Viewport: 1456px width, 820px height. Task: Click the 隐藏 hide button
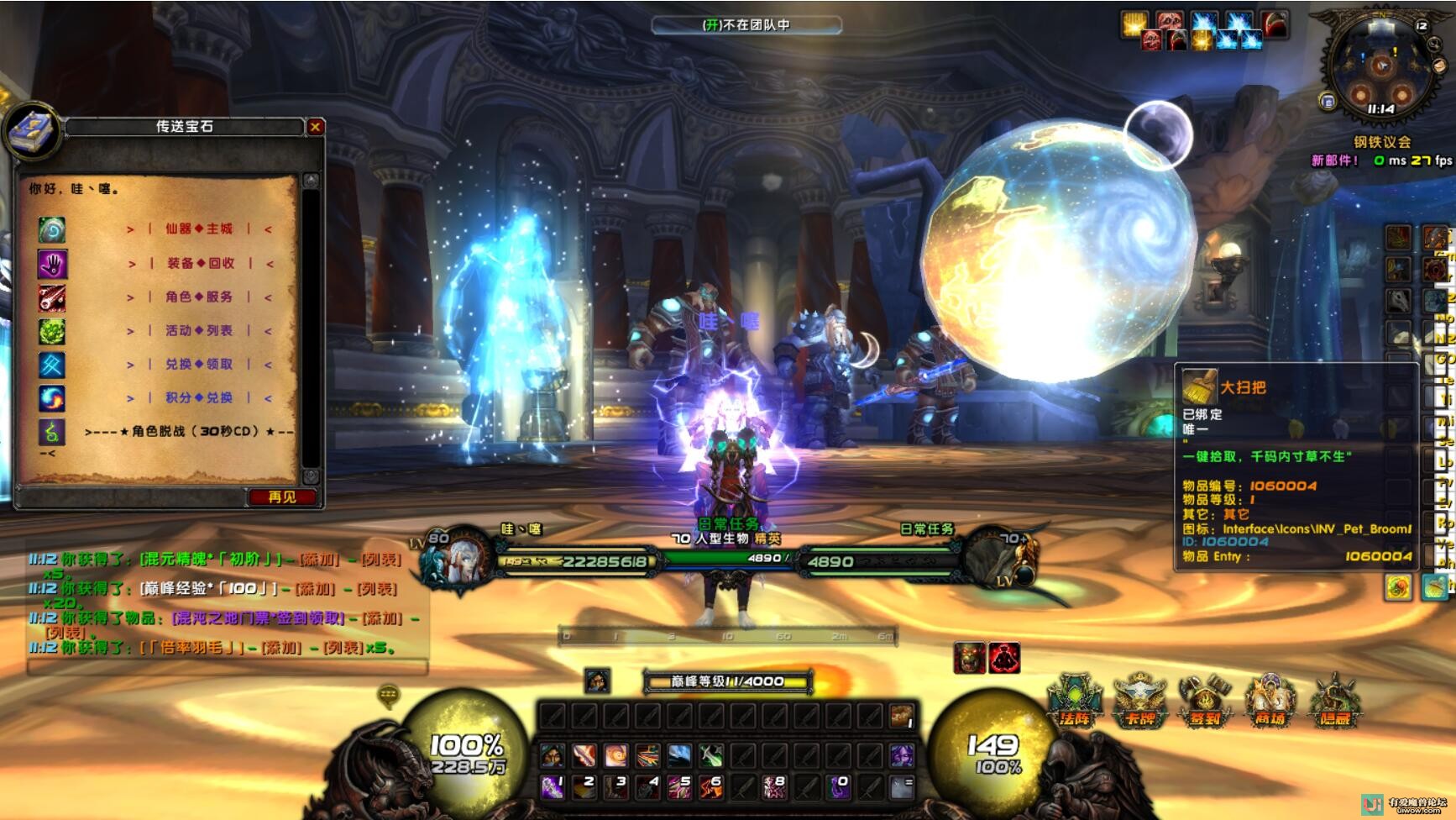1334,701
